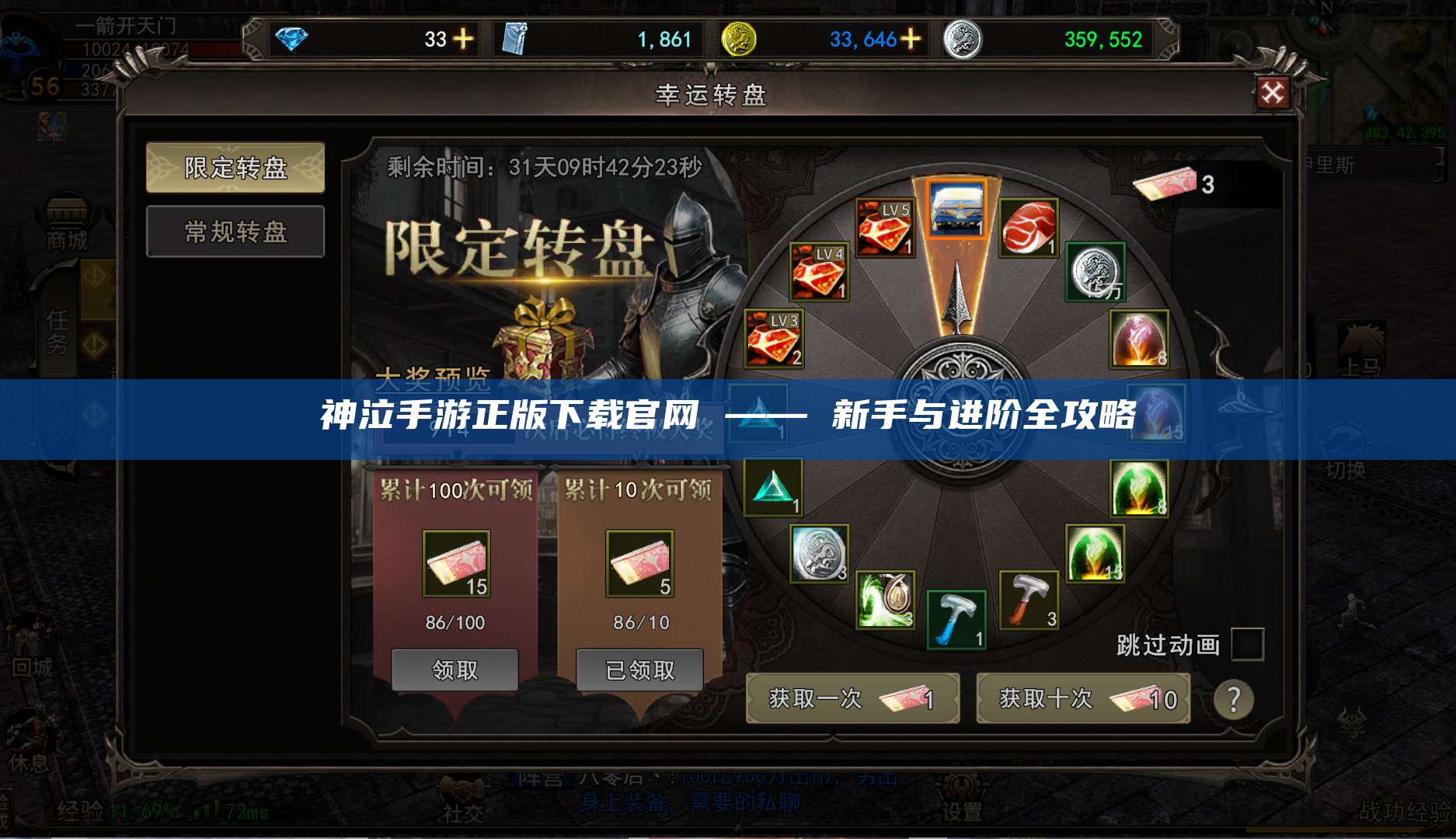Open the 限定转盘 tab

[x=235, y=167]
